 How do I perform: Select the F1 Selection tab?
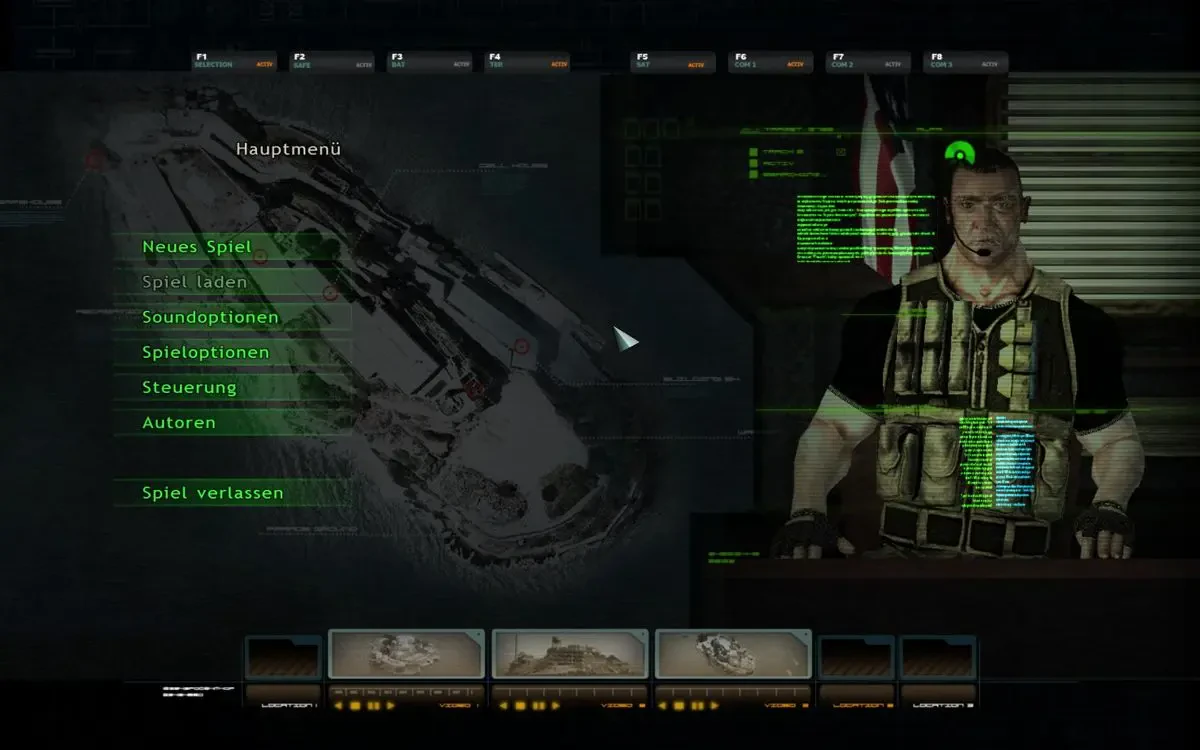coord(234,61)
